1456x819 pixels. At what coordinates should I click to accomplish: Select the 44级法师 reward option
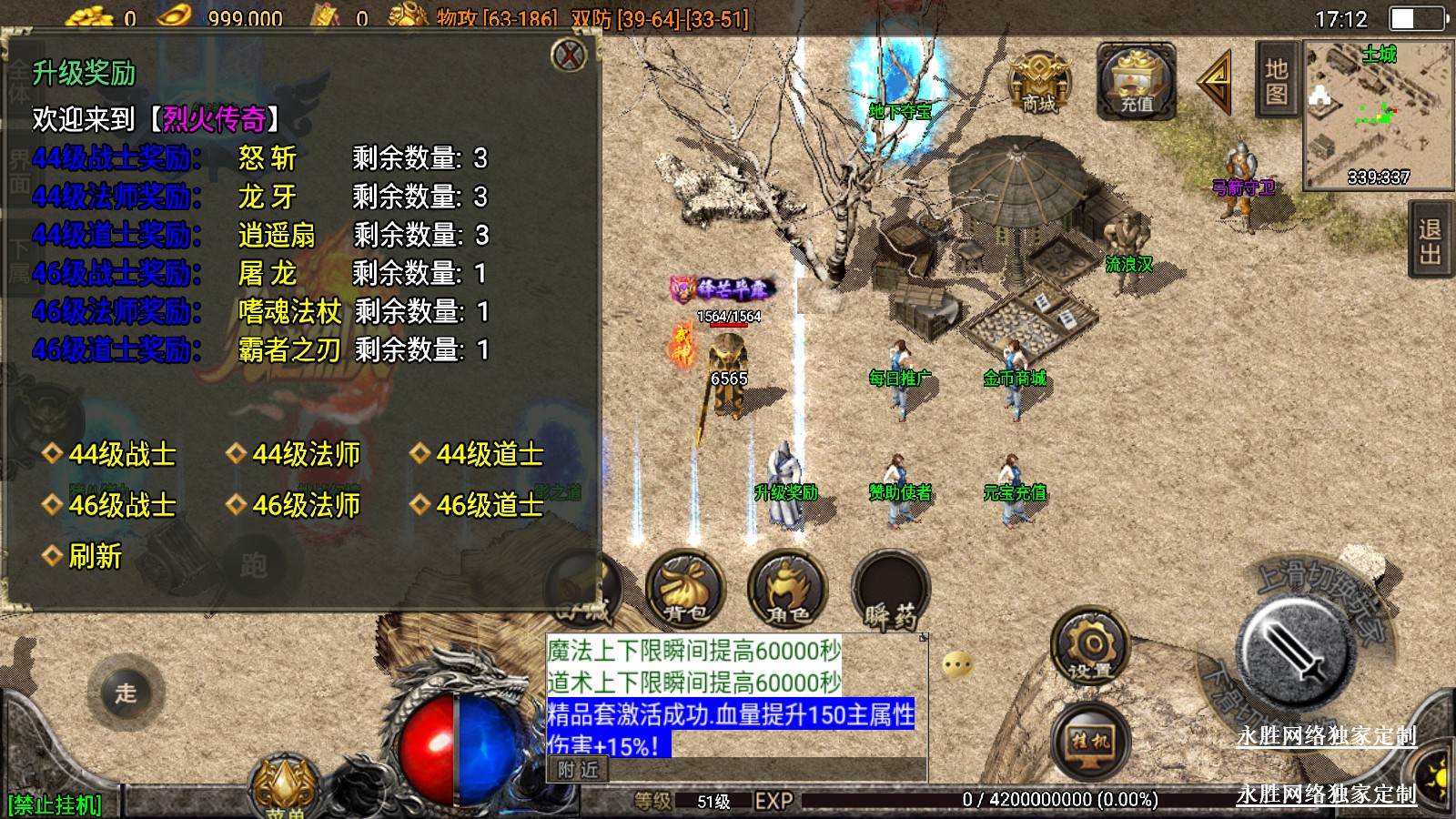pos(305,454)
